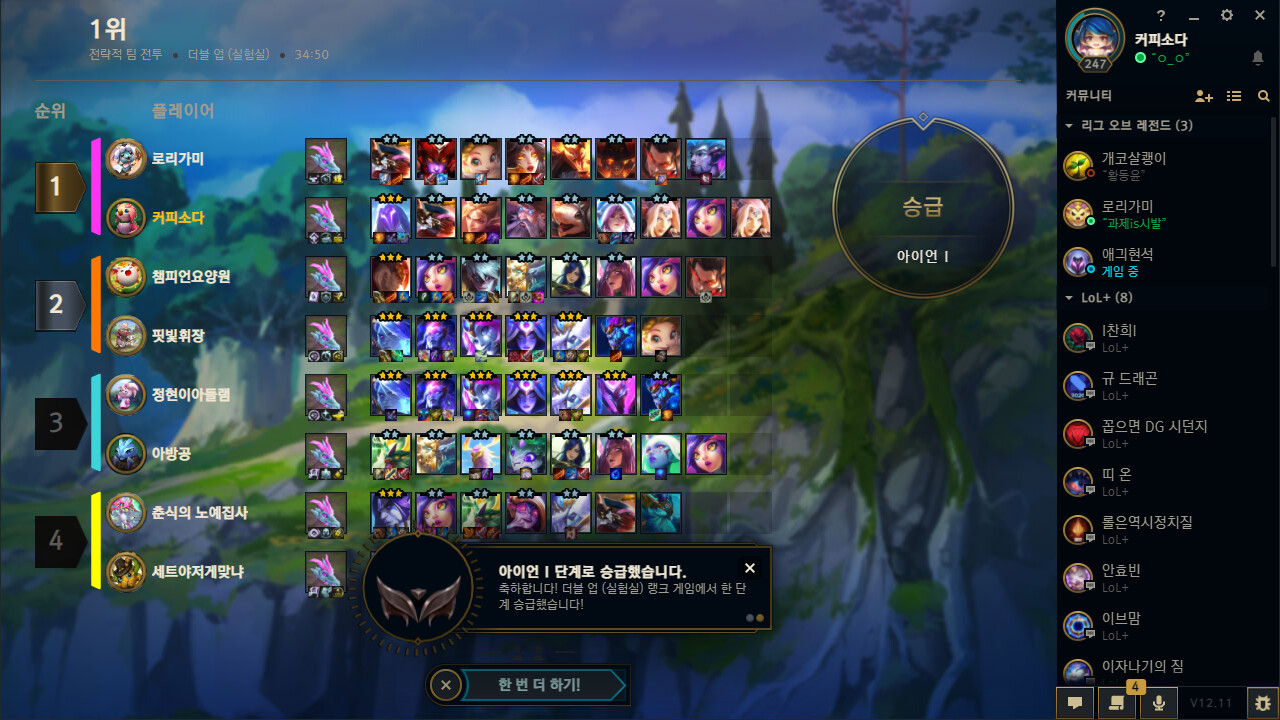
Task: Dismiss the 아이언 I promotion popup
Action: click(x=749, y=567)
